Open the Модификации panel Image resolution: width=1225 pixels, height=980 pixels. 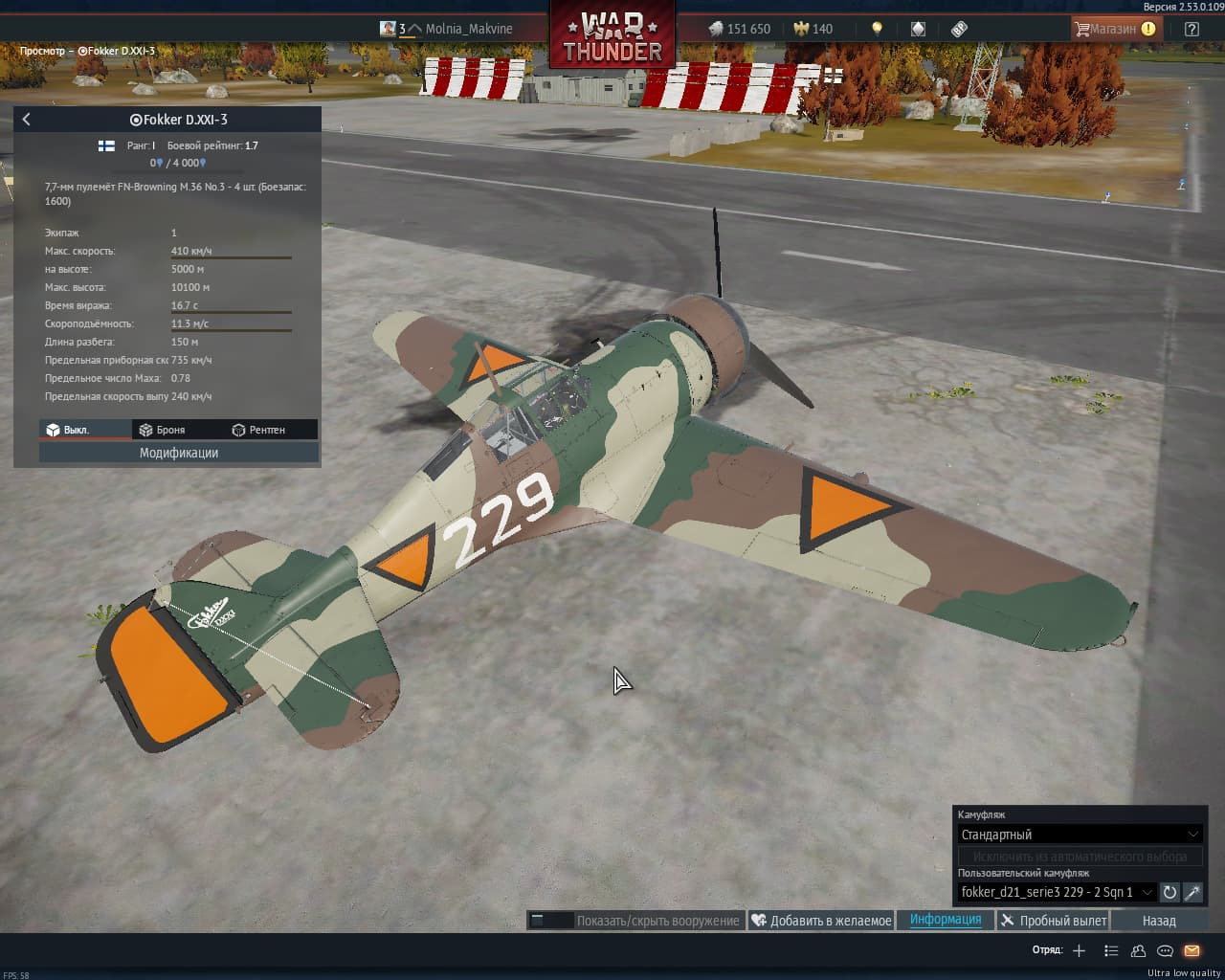pos(179,453)
